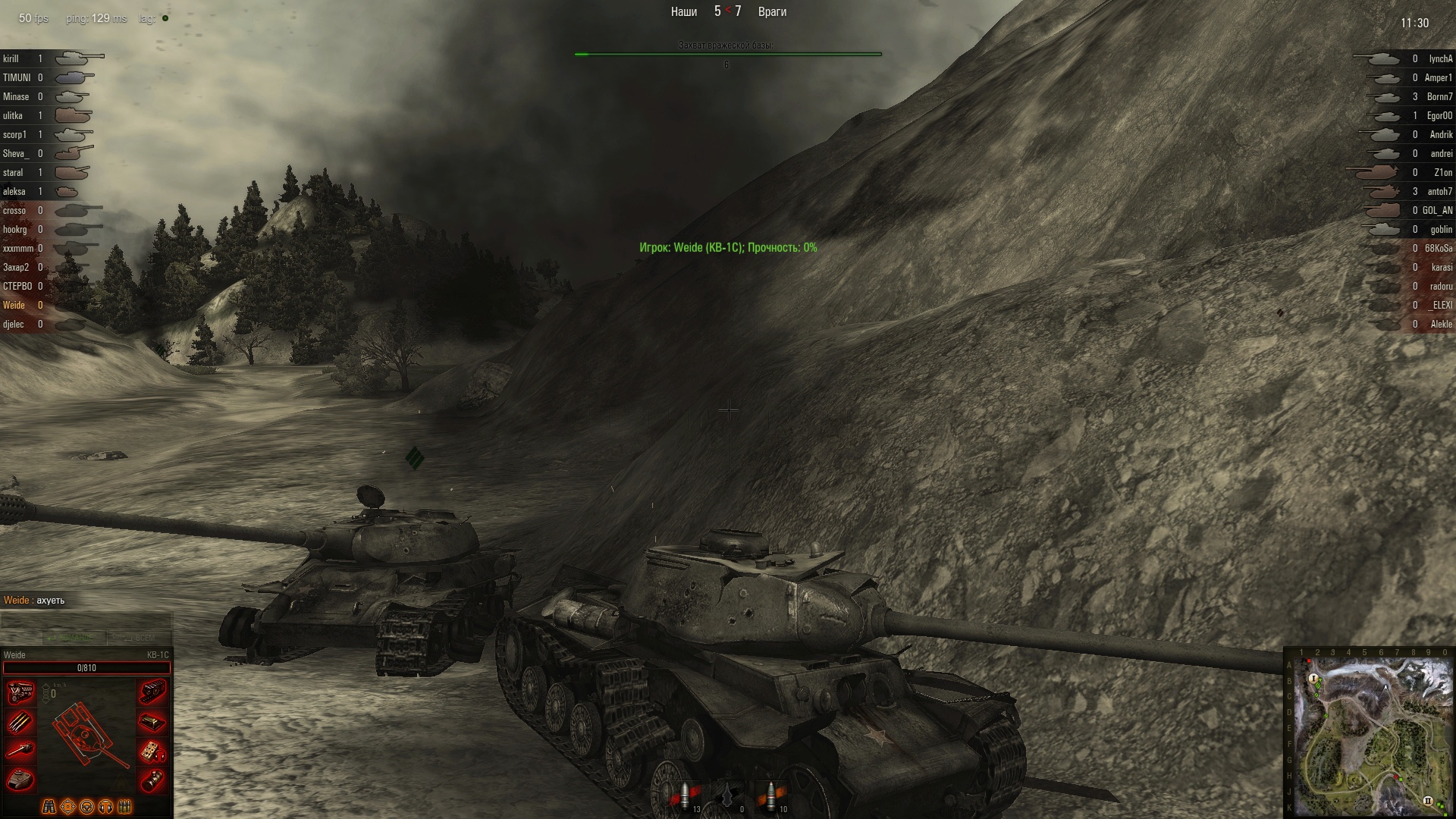Click the damaged tracks module icon
1456x819 pixels.
click(152, 692)
